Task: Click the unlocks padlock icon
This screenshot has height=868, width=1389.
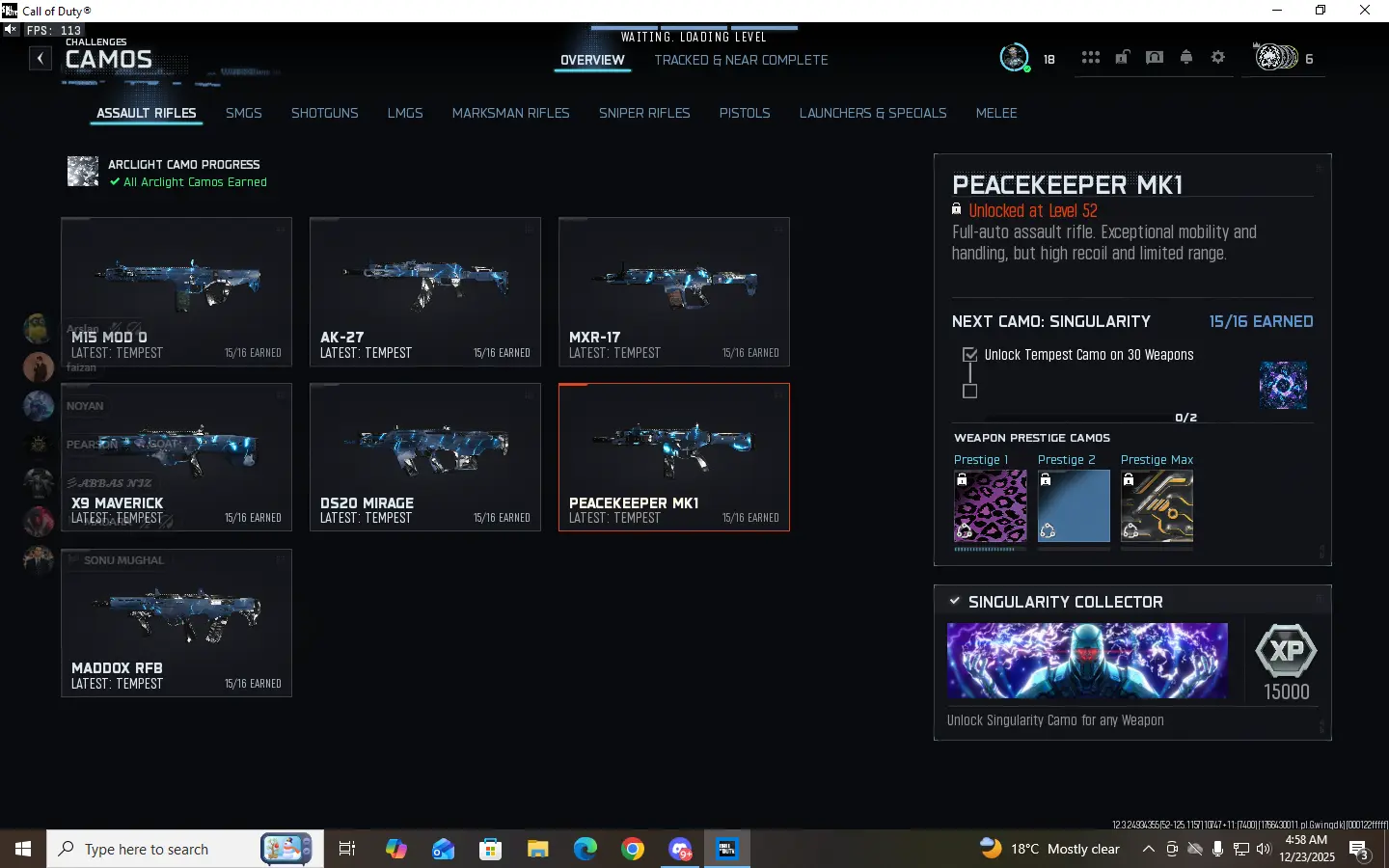Action: tap(1122, 58)
